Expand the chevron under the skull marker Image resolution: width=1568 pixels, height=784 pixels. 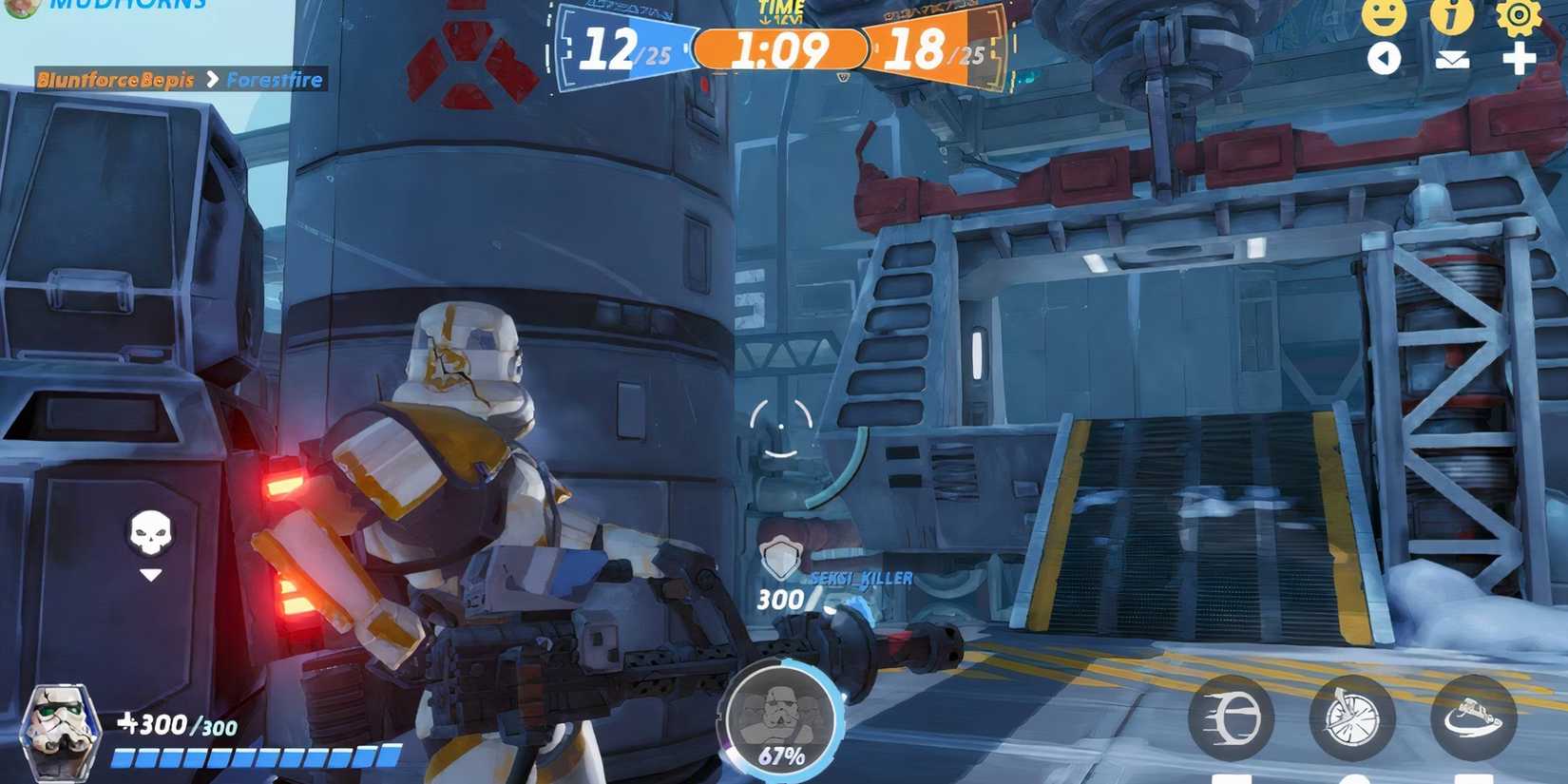tap(148, 573)
